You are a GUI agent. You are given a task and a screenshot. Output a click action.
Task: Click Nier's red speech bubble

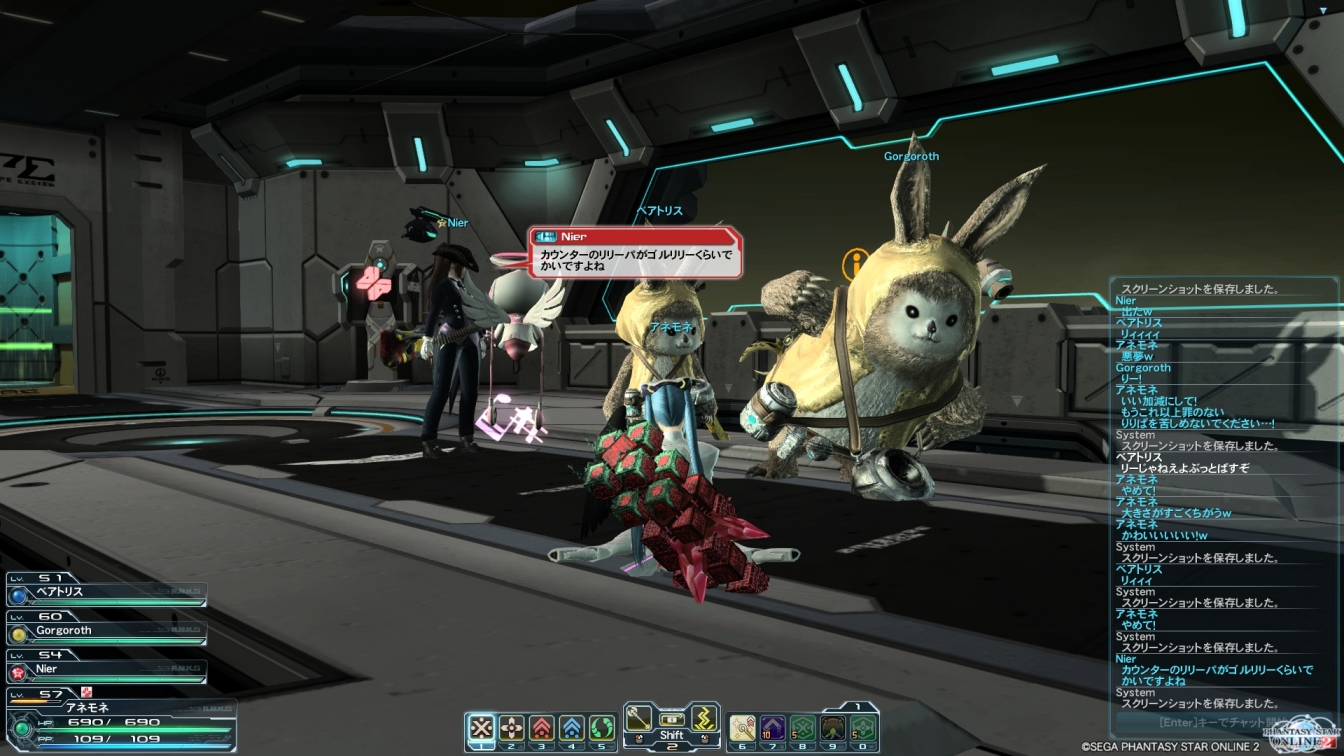pos(636,254)
